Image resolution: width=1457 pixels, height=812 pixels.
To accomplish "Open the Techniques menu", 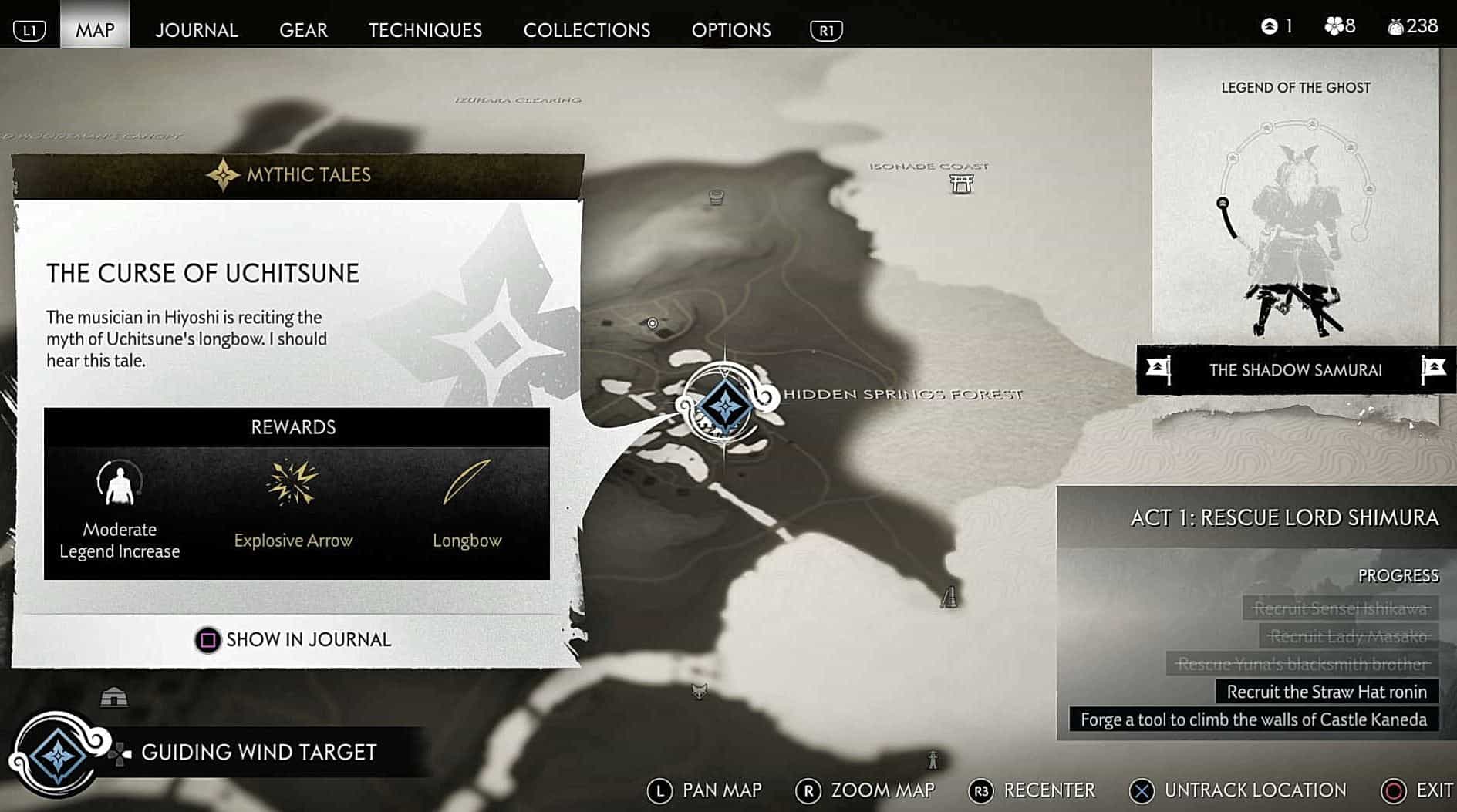I will [425, 30].
